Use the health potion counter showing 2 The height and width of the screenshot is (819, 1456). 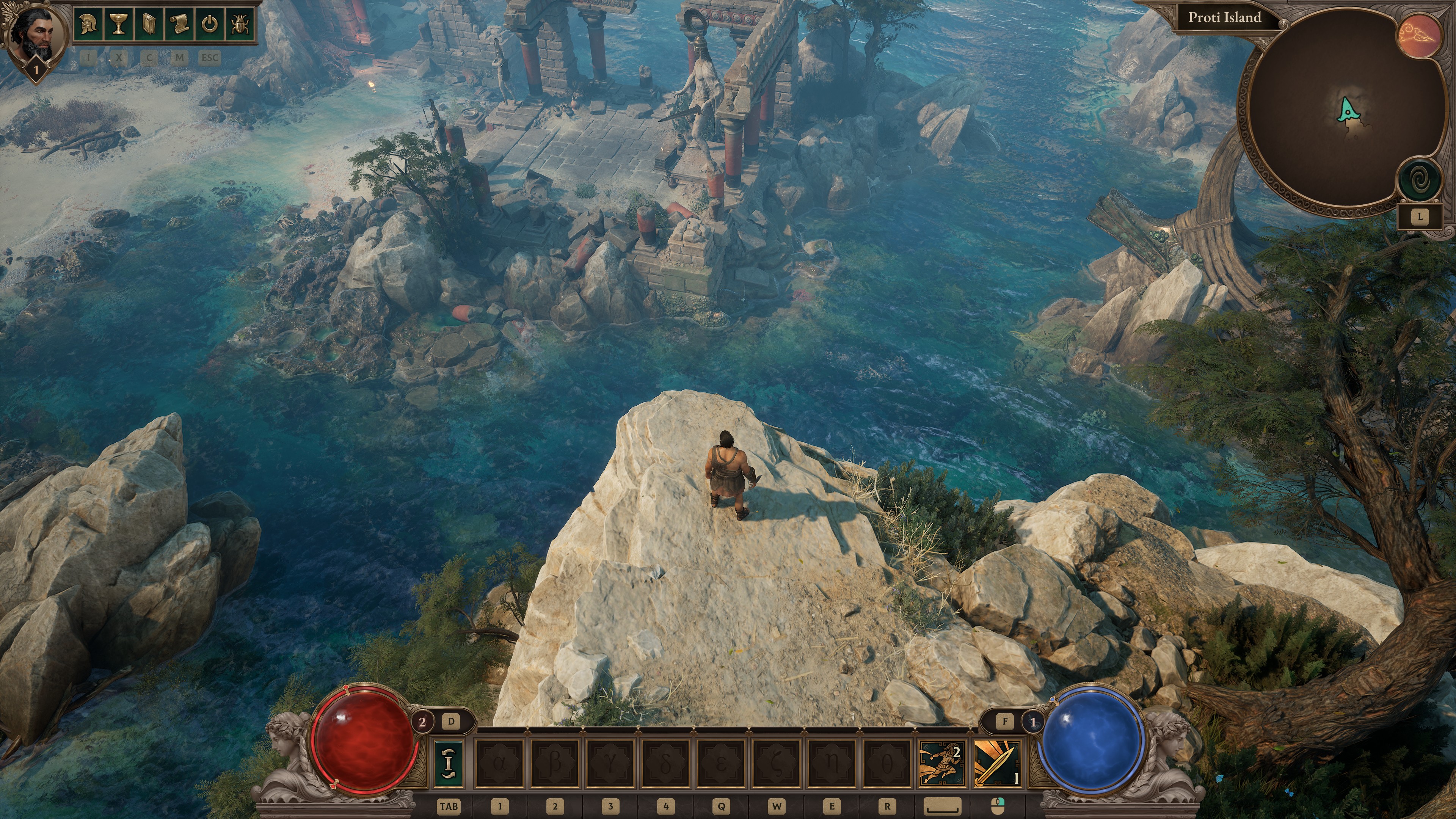coord(422,721)
